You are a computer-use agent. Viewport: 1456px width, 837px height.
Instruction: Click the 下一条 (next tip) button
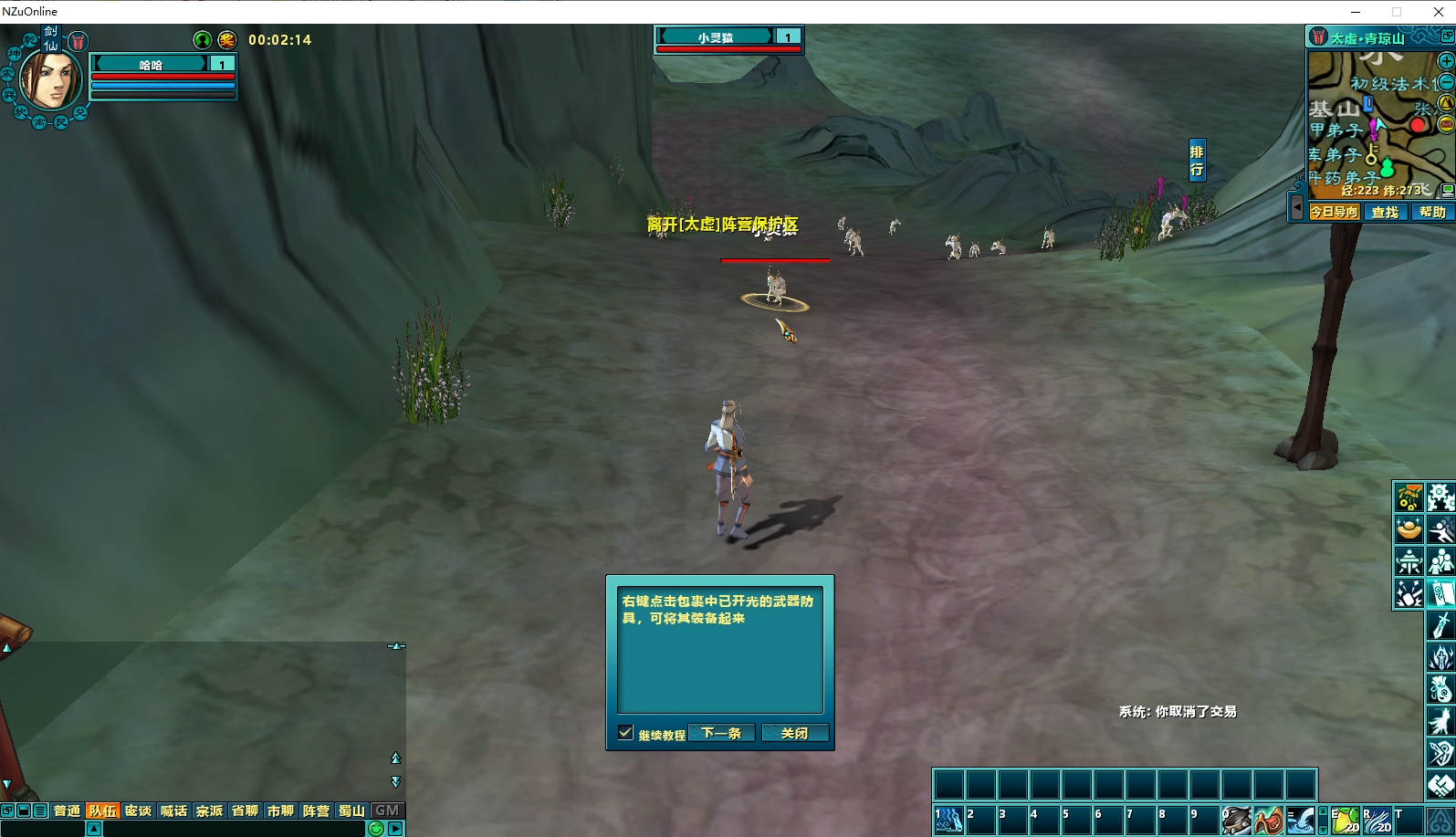tap(721, 733)
